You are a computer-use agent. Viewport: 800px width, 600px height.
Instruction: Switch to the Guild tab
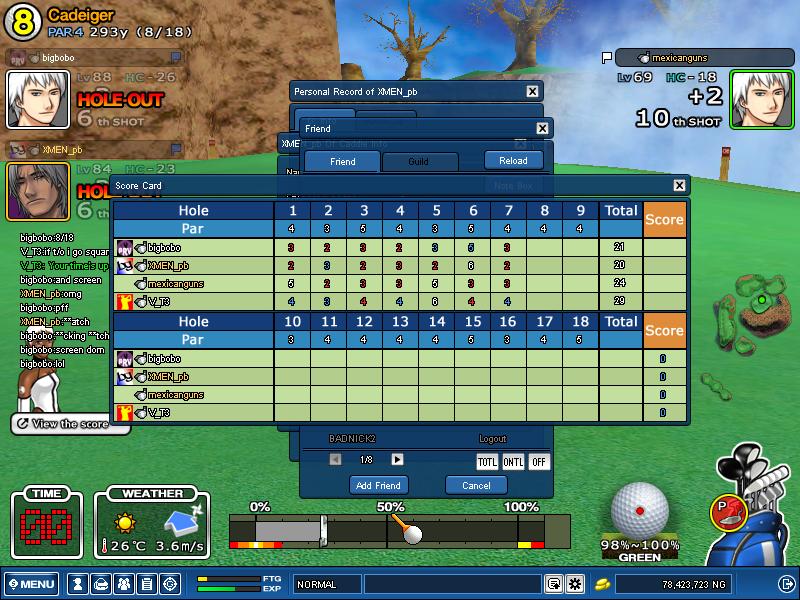coord(419,161)
